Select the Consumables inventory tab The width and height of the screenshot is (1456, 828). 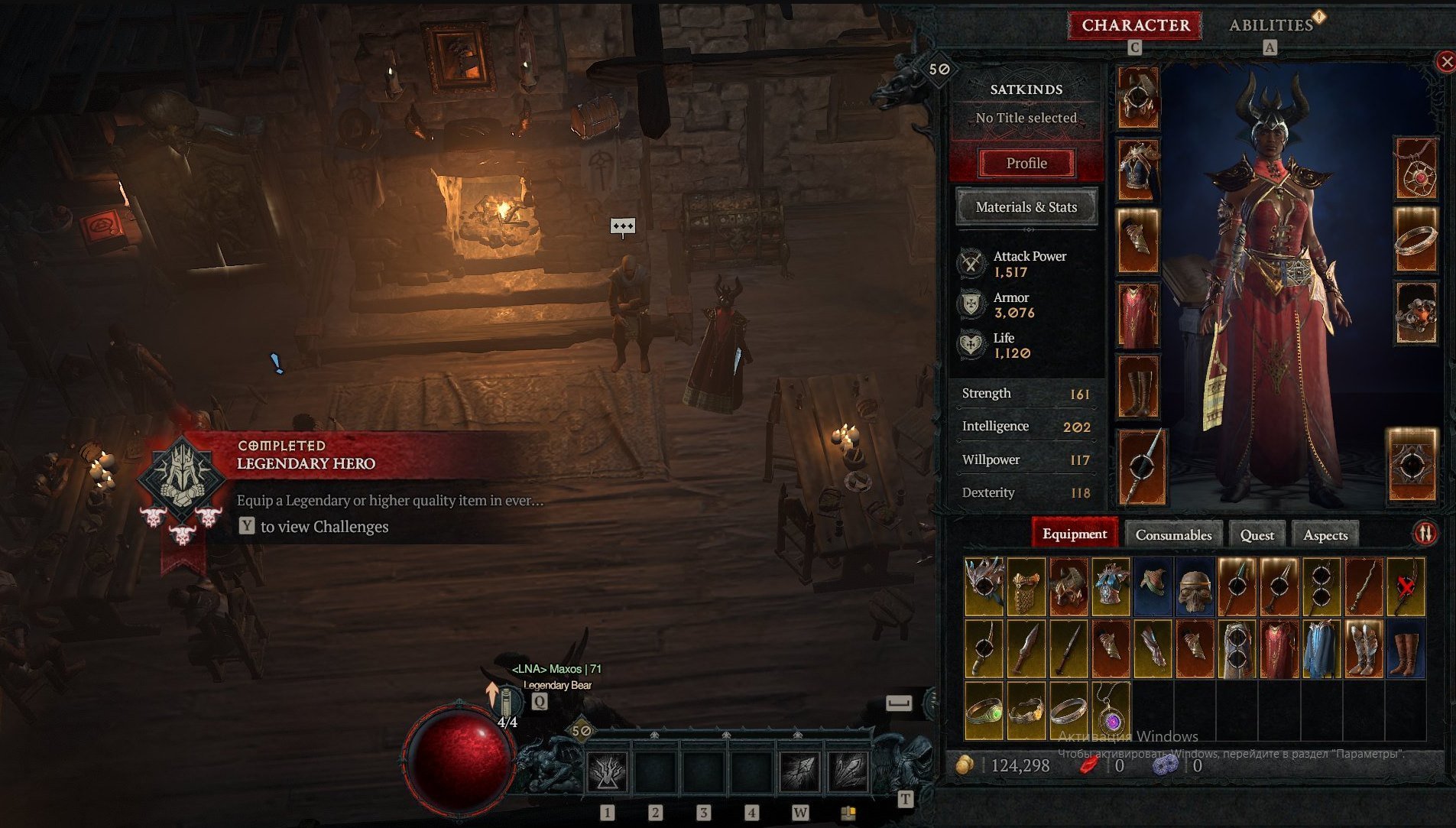1173,534
